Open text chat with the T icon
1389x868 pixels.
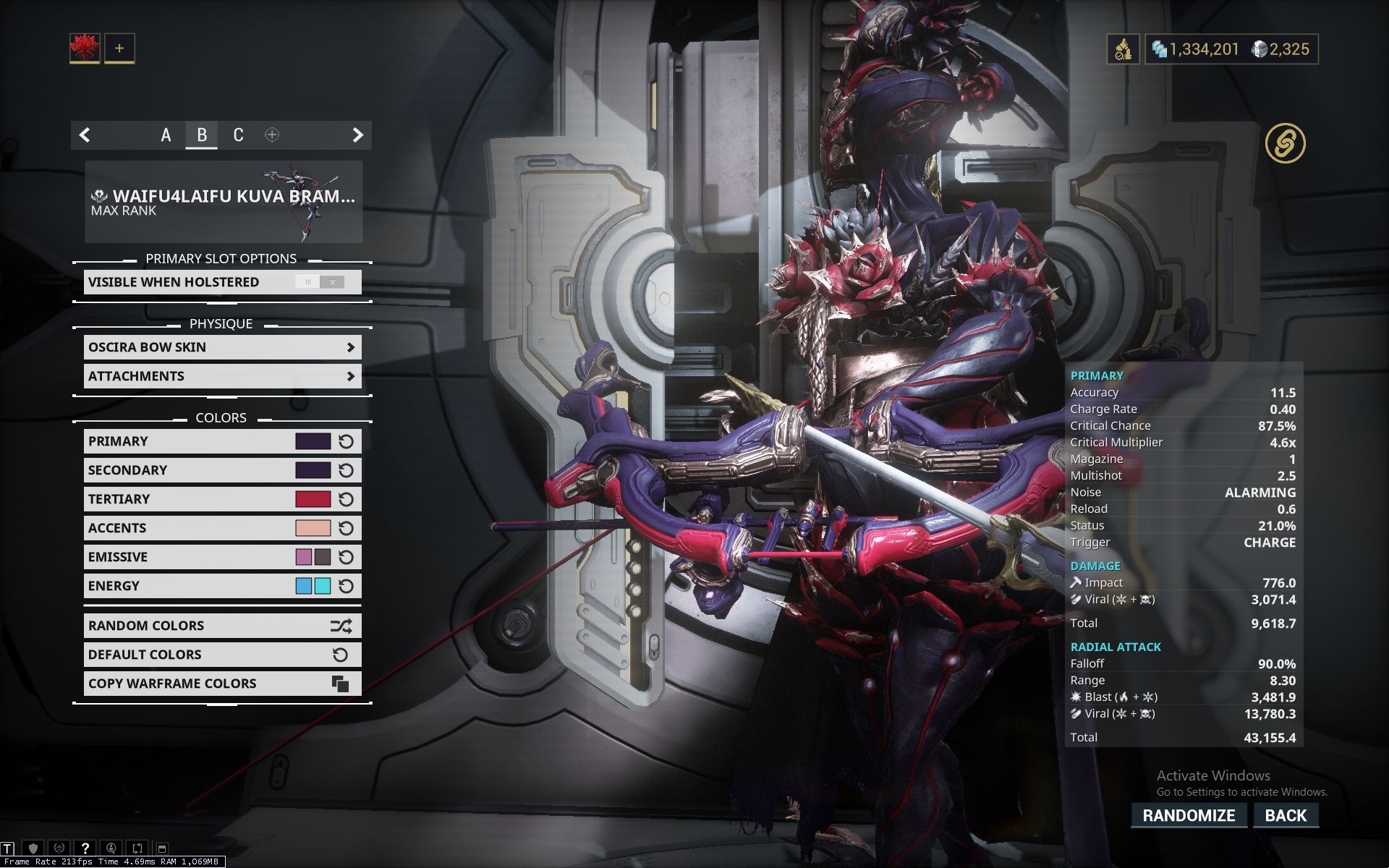pos(7,848)
